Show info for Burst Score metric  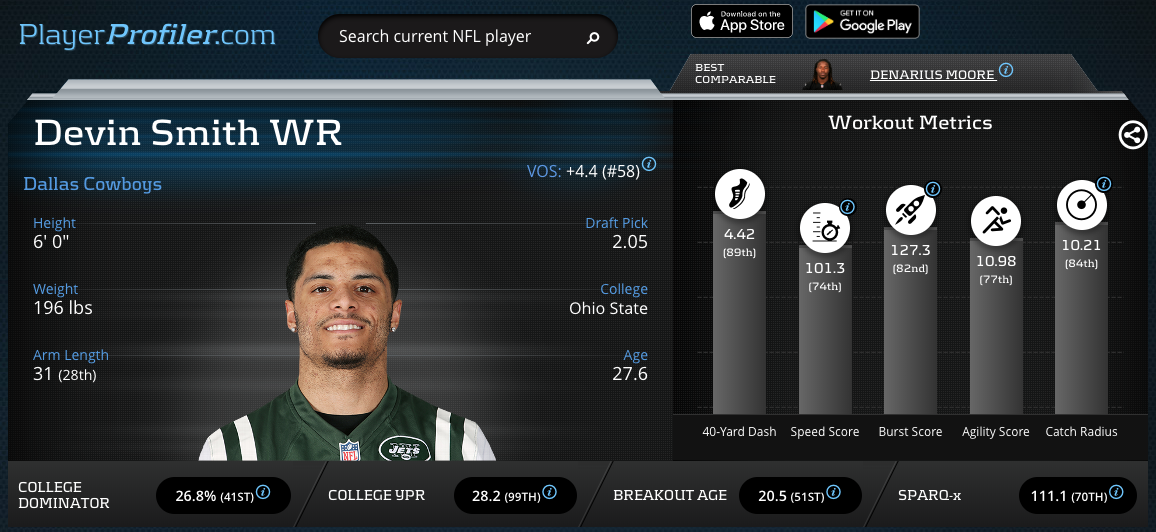pyautogui.click(x=933, y=188)
